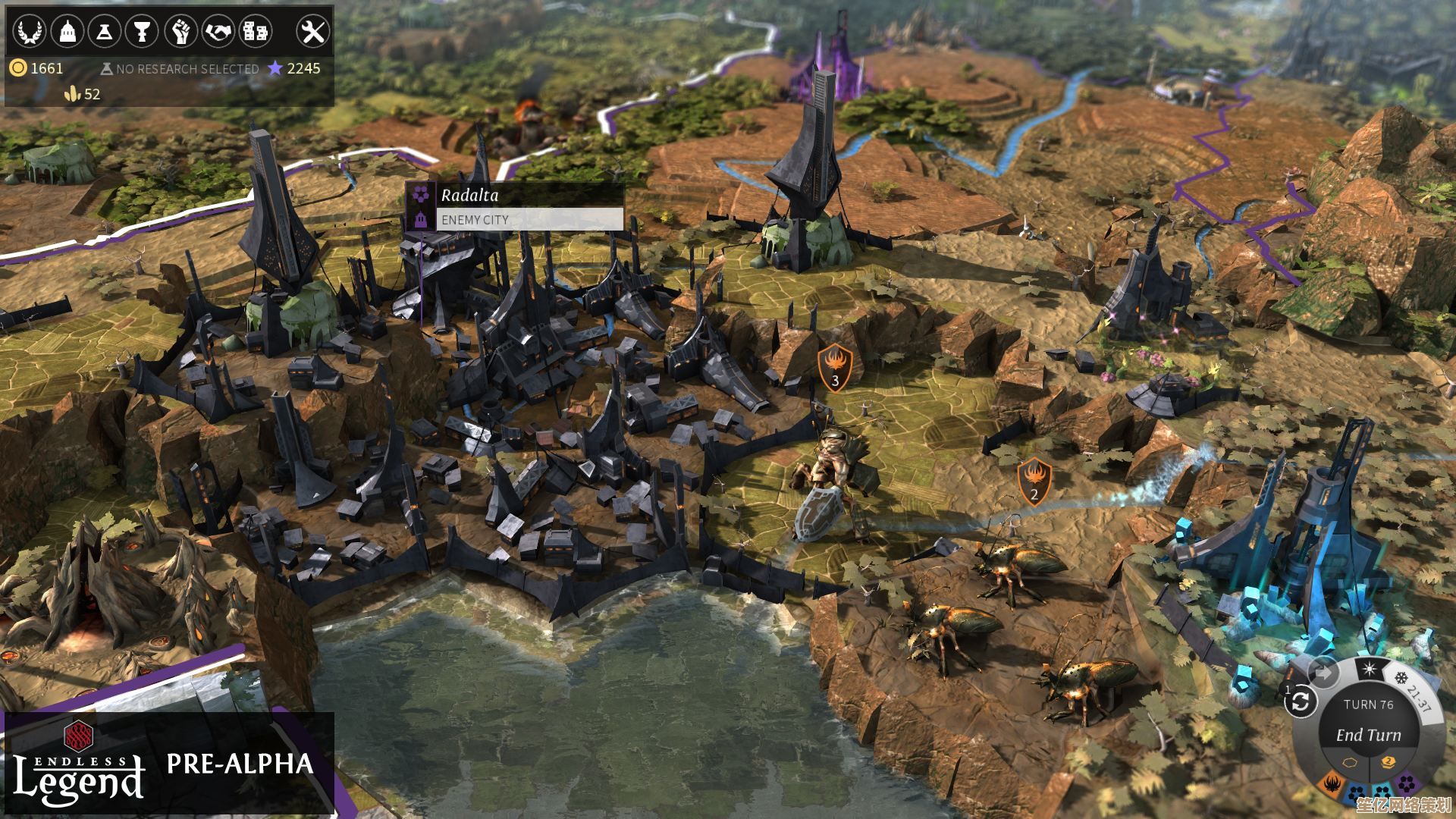Click the orange hexagon stack icon marked 2

point(1388,762)
